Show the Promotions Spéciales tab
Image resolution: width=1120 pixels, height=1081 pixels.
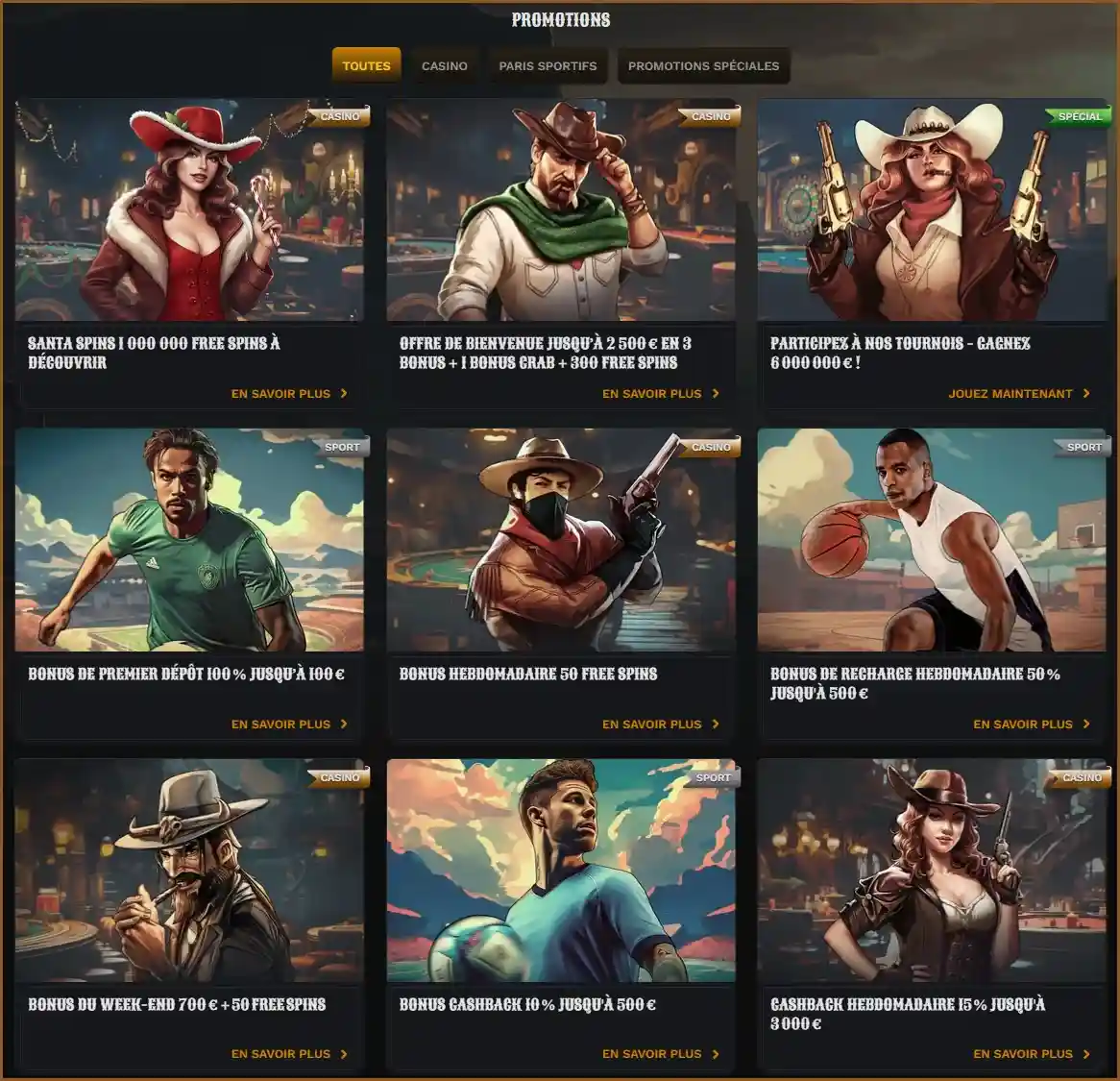point(703,65)
